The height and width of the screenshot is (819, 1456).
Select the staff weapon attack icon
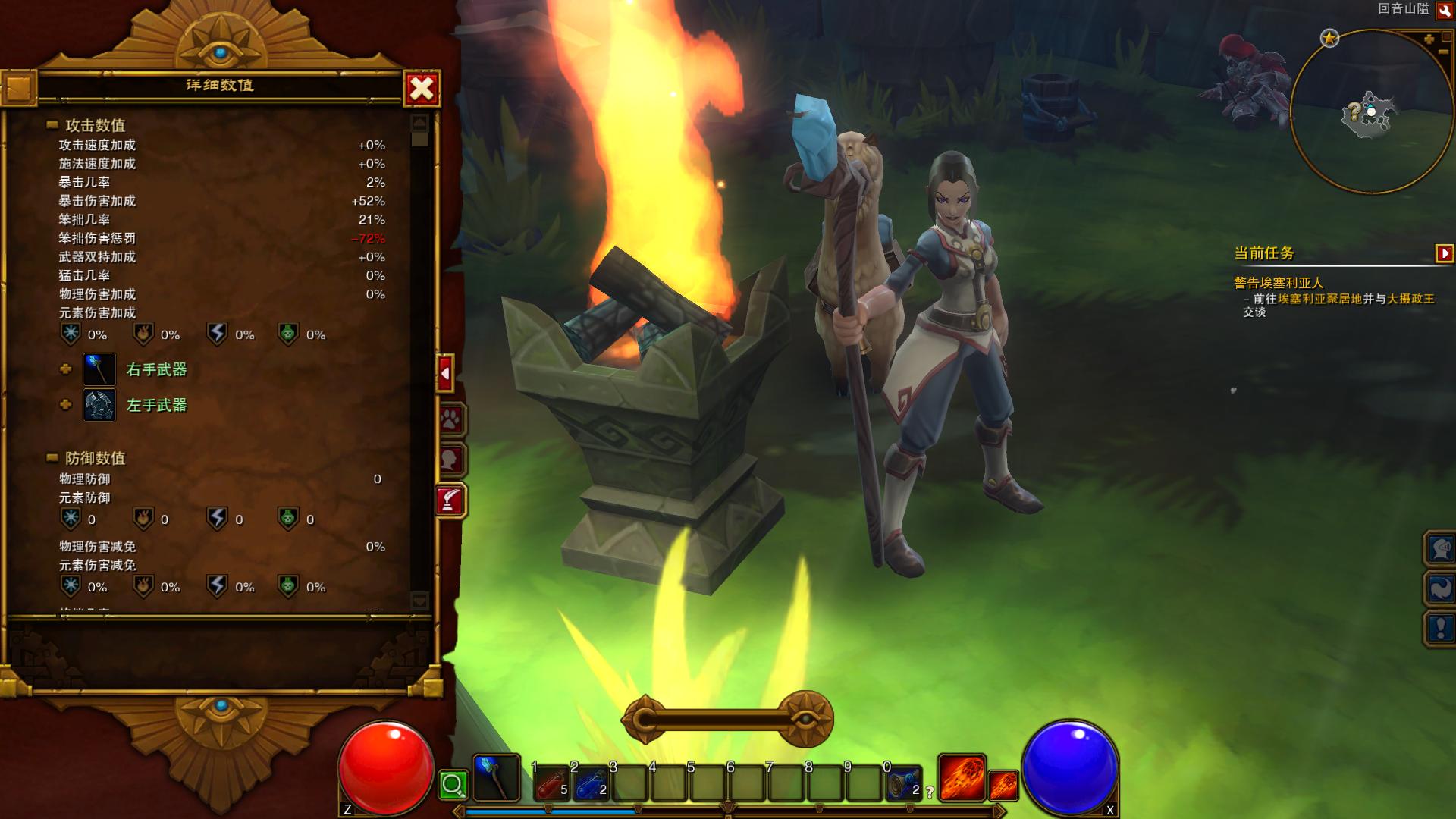497,778
